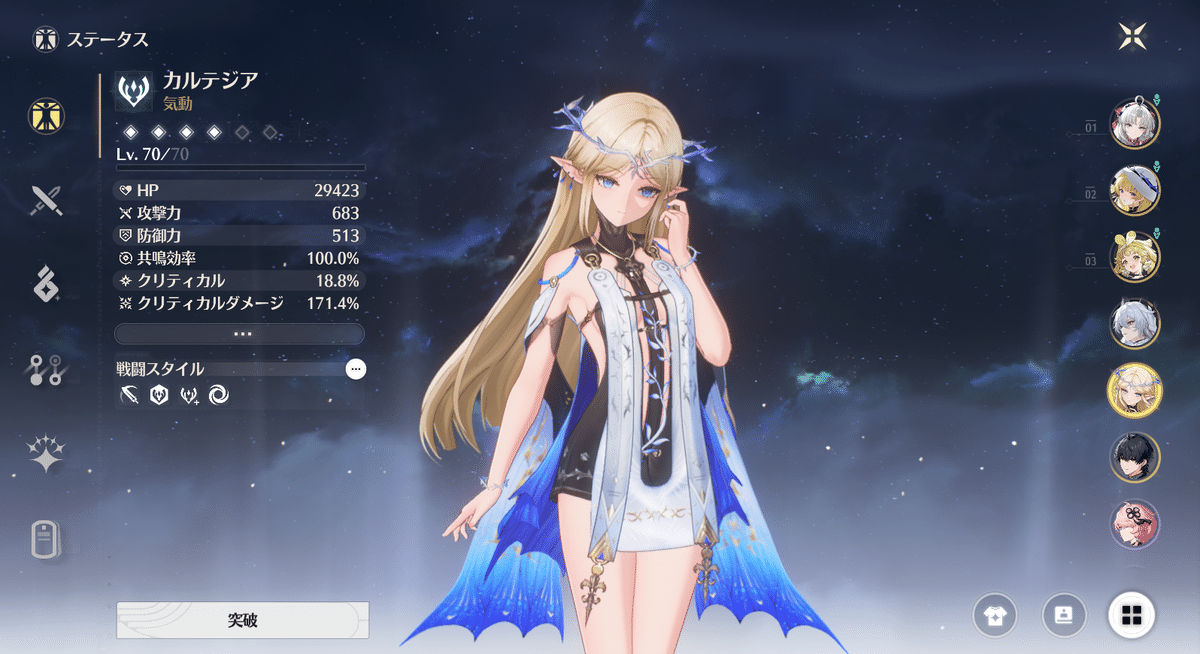Screen dimensions: 1200x654
Task: Tap the 突破 ascension button
Action: pyautogui.click(x=242, y=620)
